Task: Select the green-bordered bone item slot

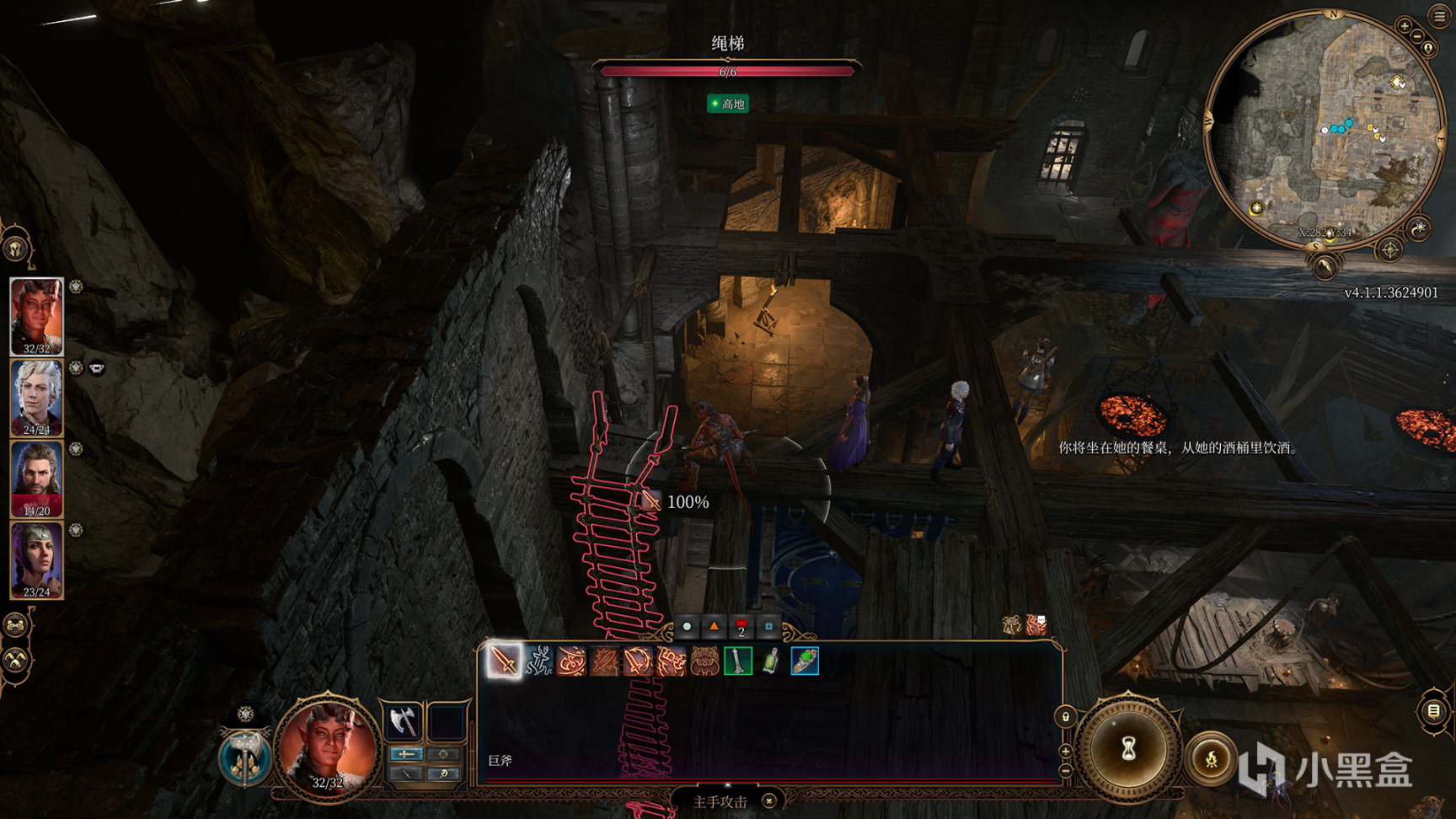Action: [x=737, y=661]
